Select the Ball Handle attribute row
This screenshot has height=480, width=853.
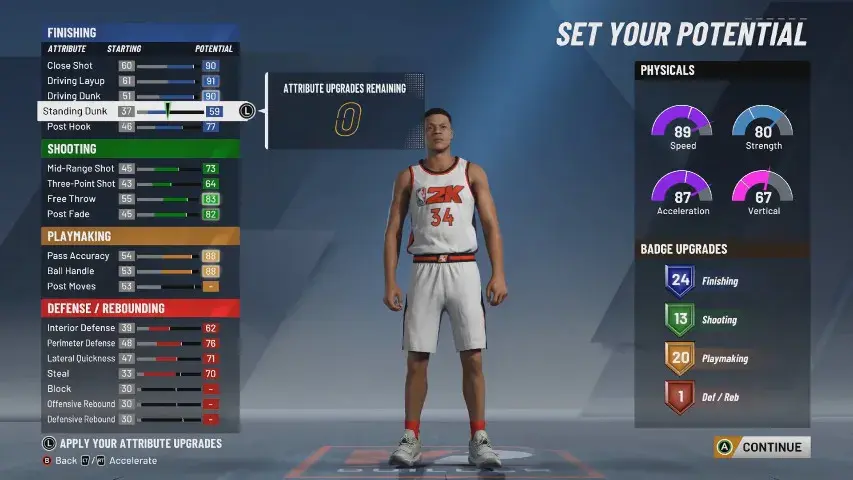[137, 271]
